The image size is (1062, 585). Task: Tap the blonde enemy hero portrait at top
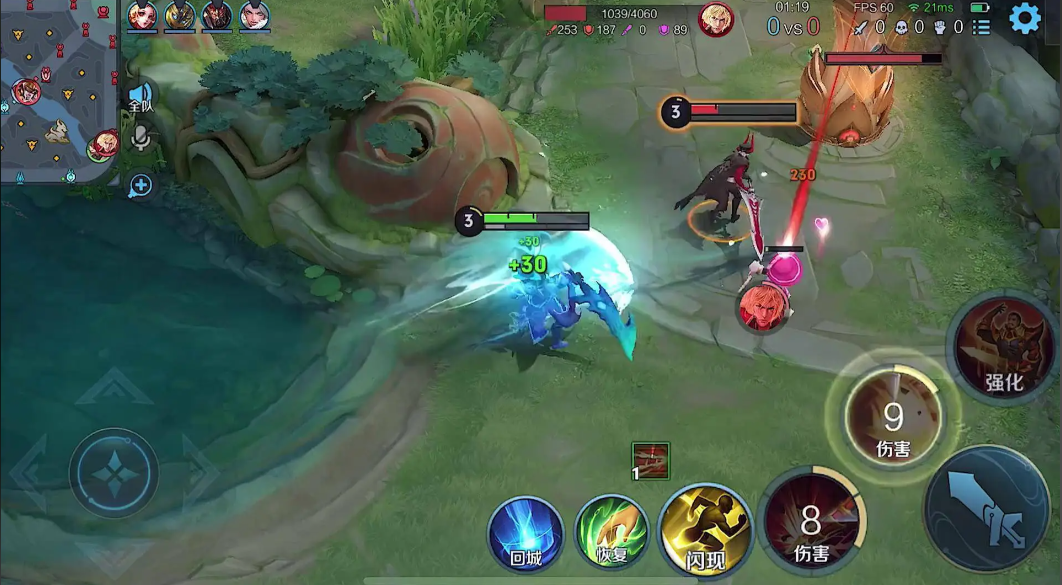point(715,19)
